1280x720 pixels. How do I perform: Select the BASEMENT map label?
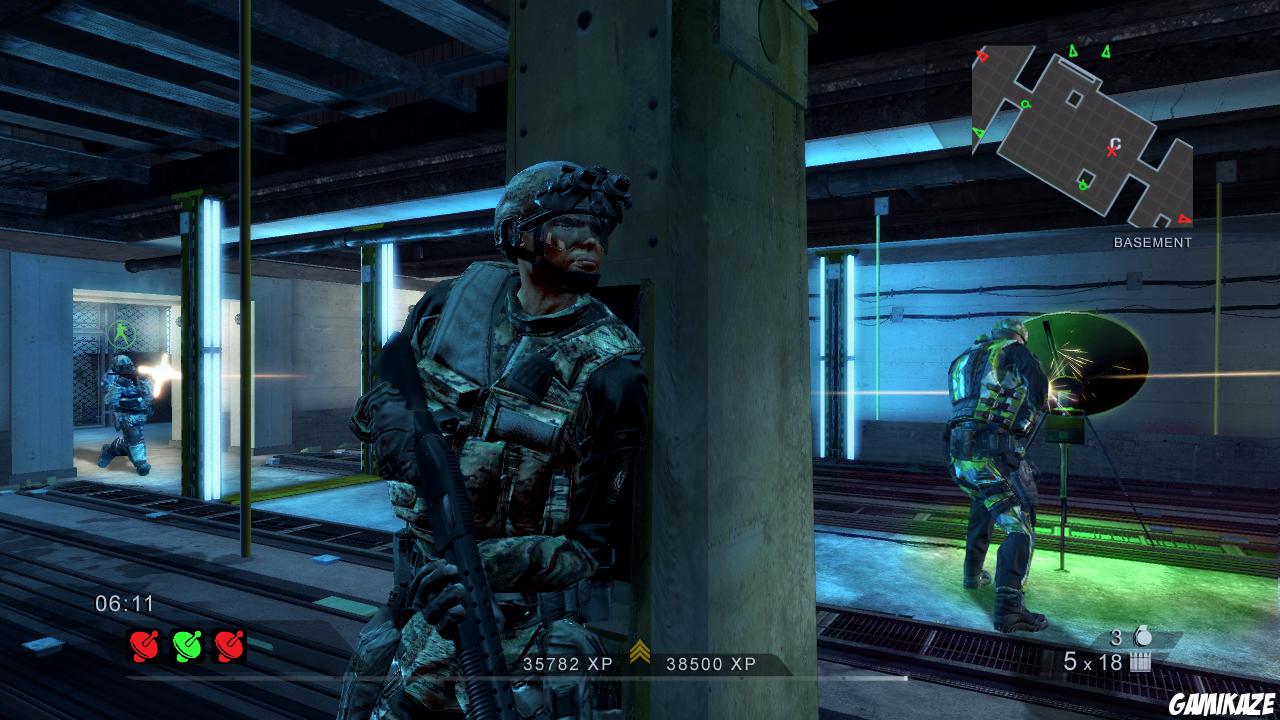pos(1152,240)
